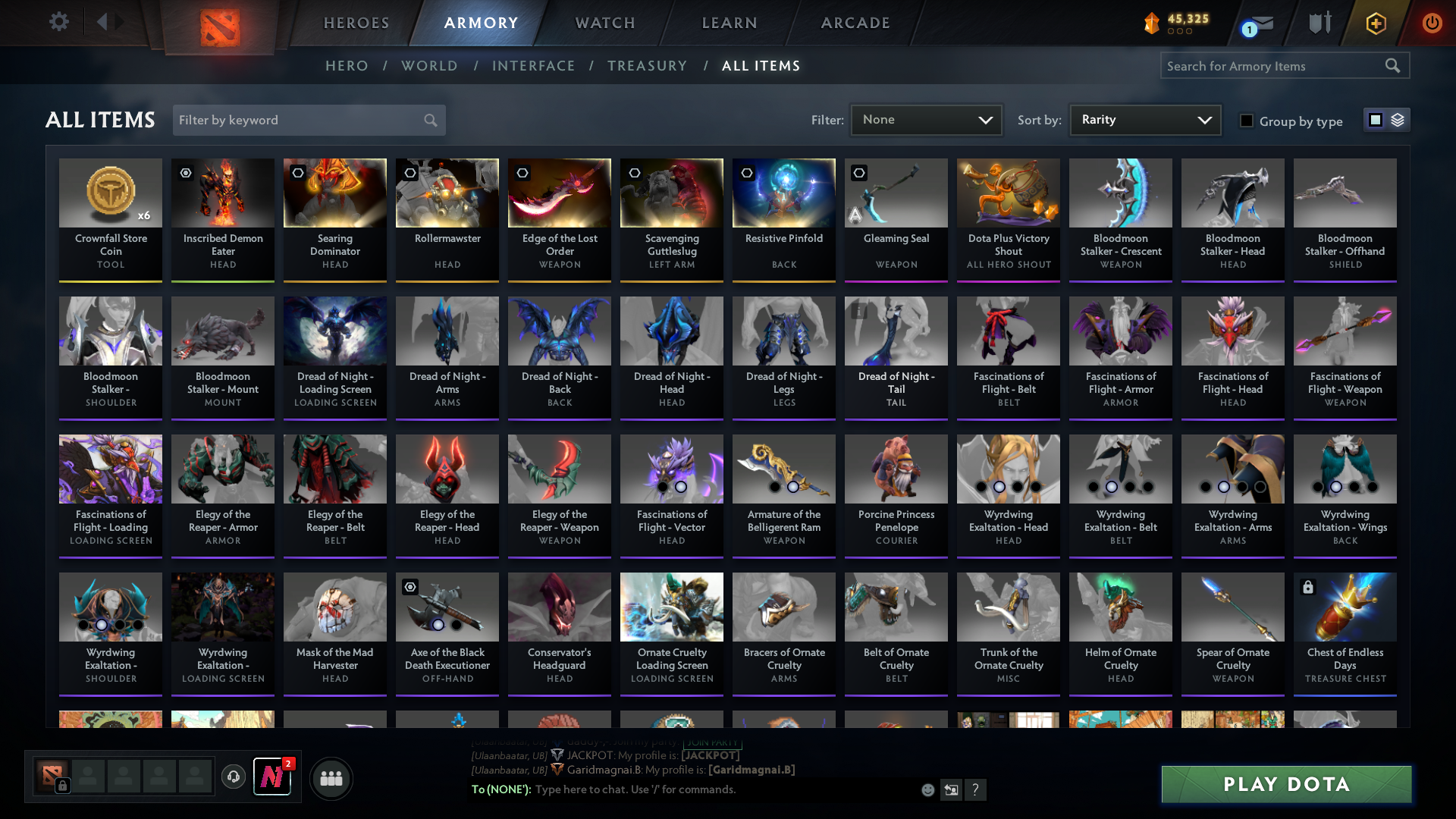
Task: Click the armory shield and sword icon
Action: pos(1319,23)
